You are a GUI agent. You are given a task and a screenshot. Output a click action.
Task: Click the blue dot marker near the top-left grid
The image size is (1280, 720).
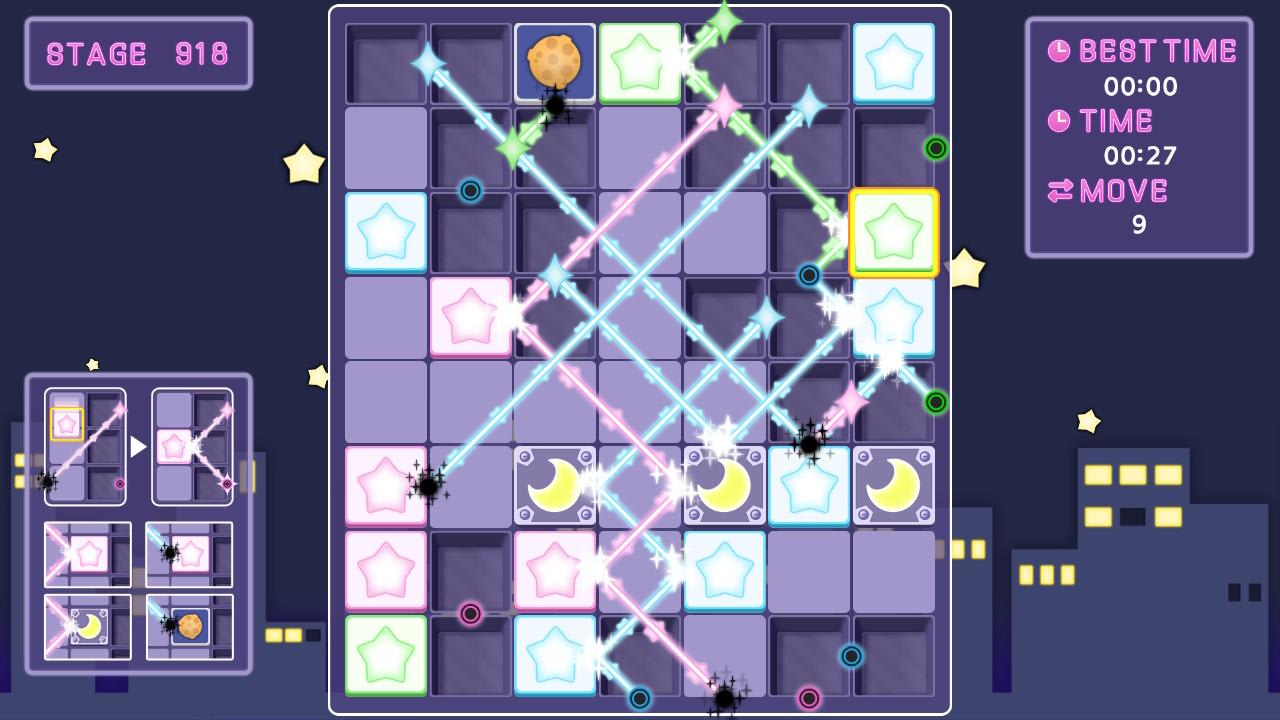[x=469, y=192]
